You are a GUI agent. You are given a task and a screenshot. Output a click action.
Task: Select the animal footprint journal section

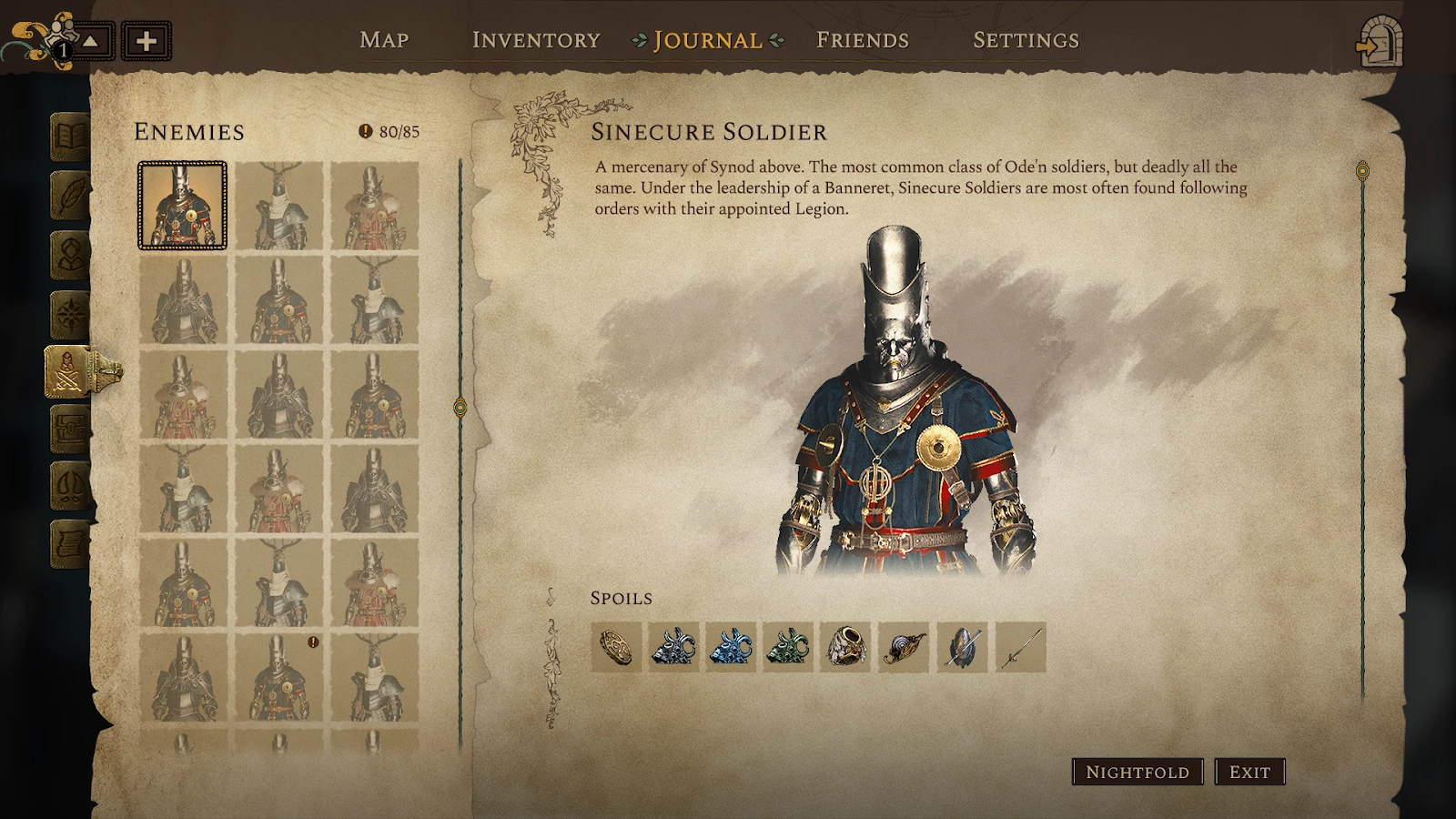(x=70, y=486)
